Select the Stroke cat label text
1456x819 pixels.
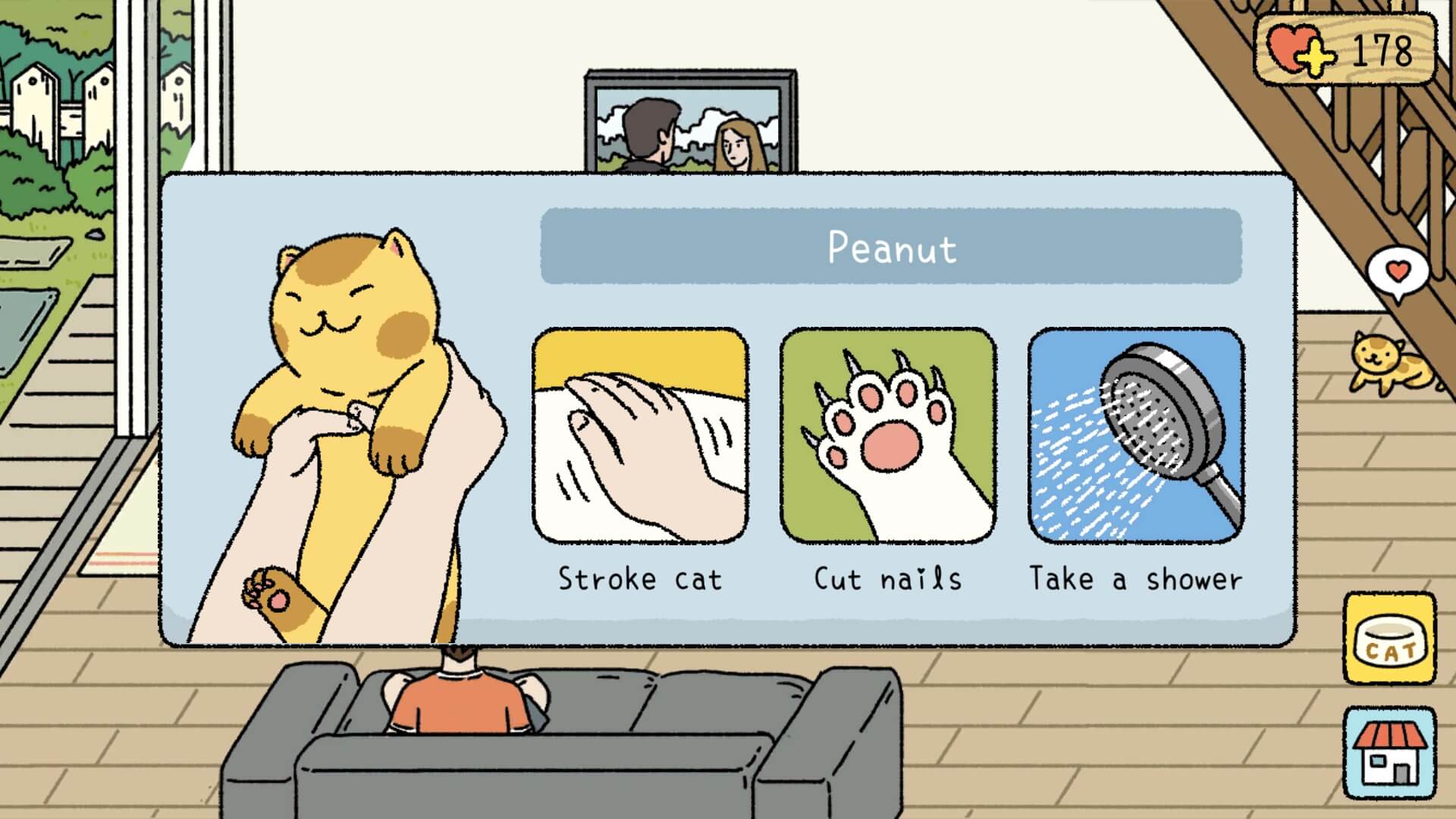point(641,579)
